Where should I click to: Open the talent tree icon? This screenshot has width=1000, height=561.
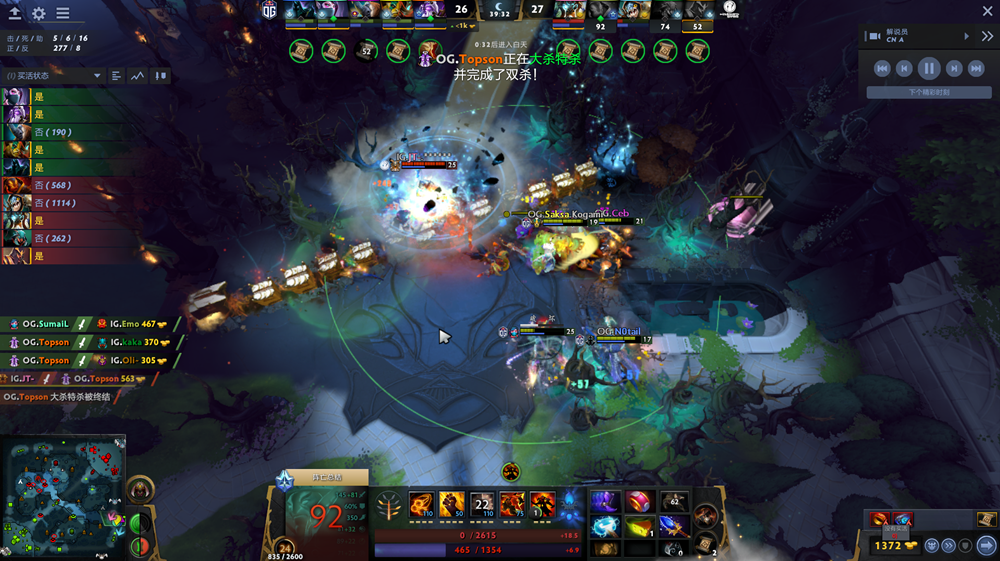pyautogui.click(x=388, y=509)
